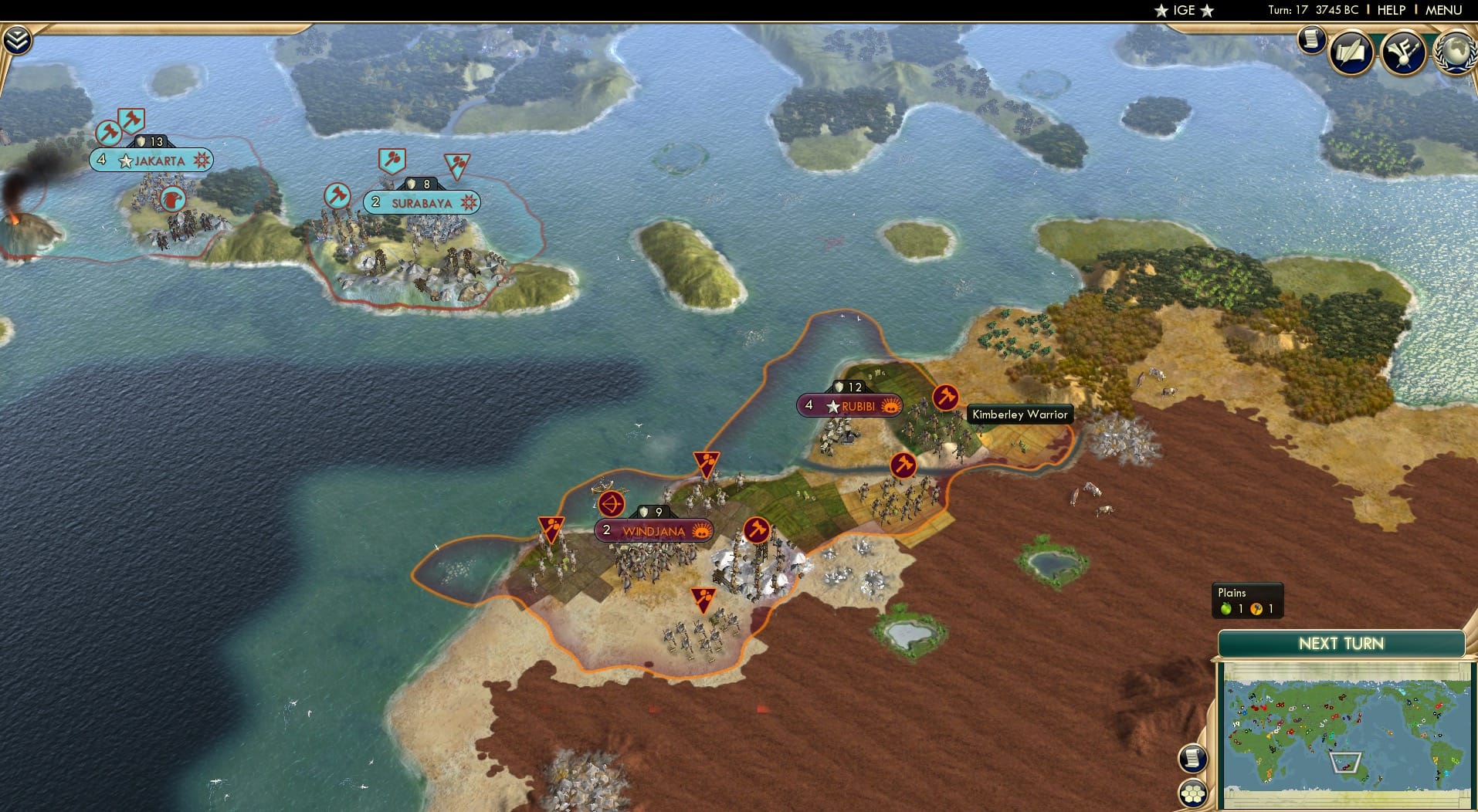Click the strategic view scroll icon bottom-right
The width and height of the screenshot is (1478, 812).
[x=1194, y=758]
